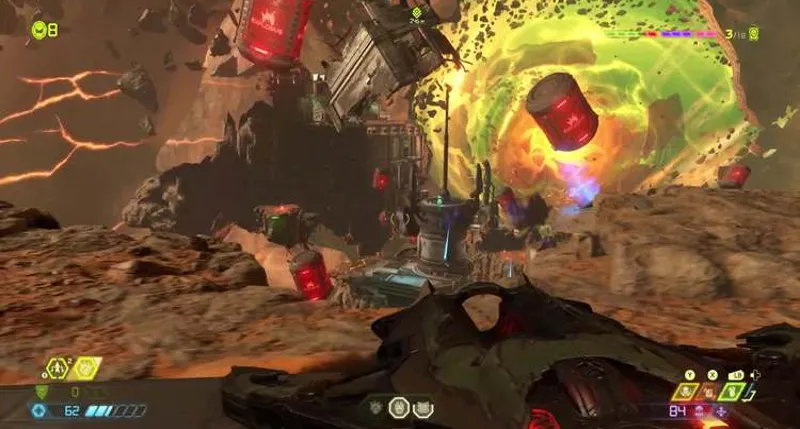
Task: Select the first yellow hexagon rune icon
Action: pyautogui.click(x=55, y=369)
